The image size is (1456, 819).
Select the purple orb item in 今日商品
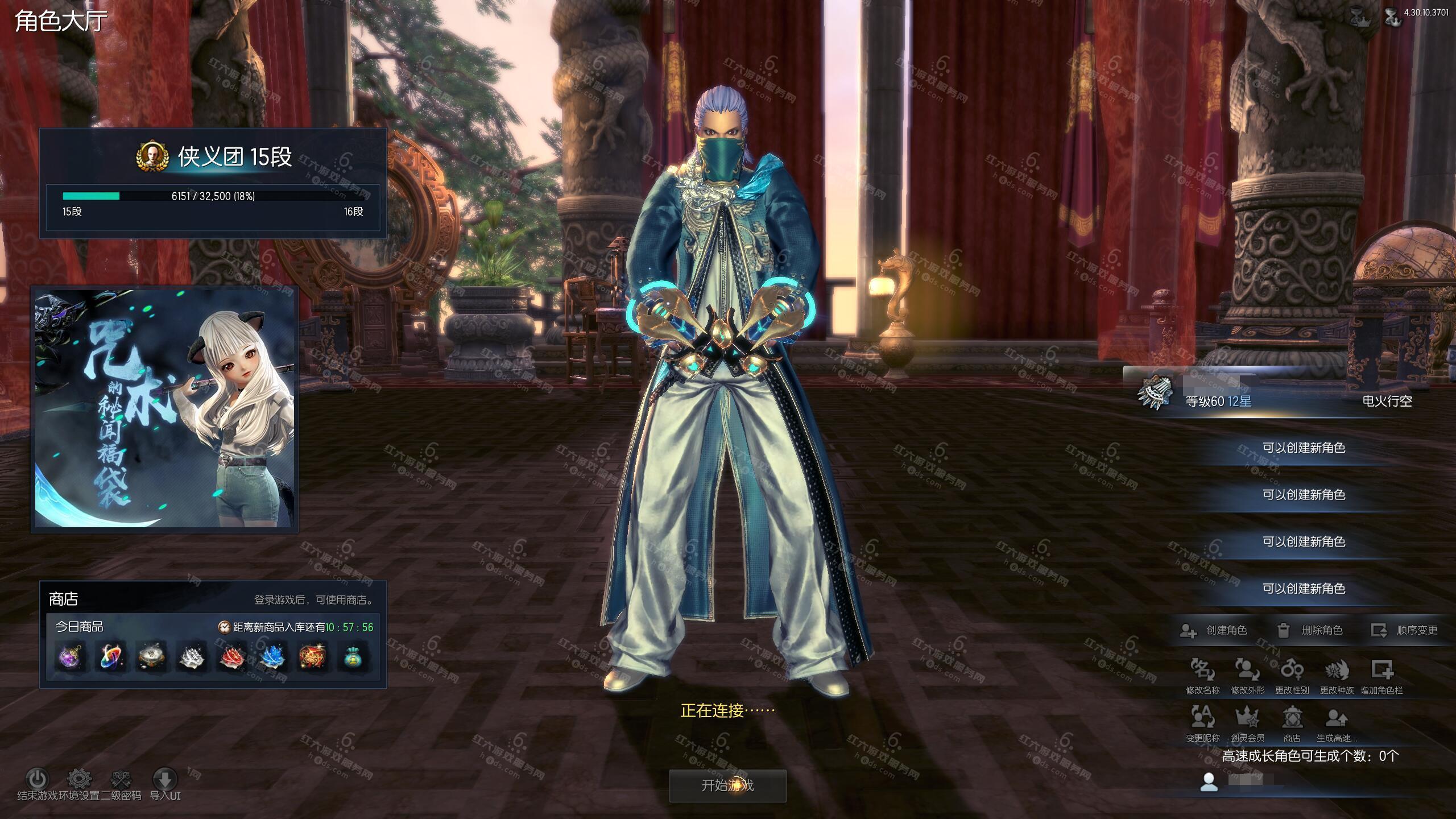(x=71, y=657)
